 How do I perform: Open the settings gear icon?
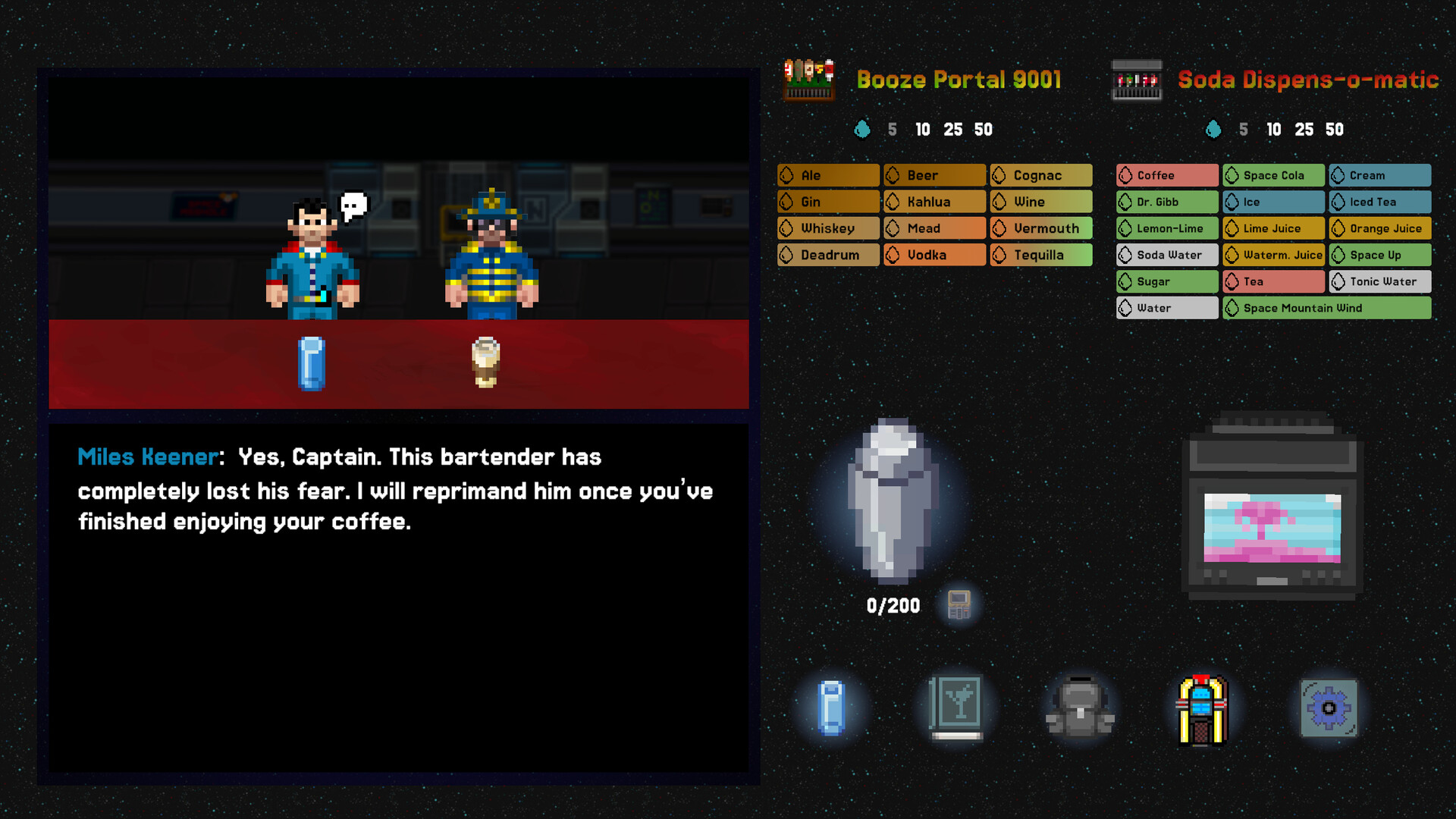(1328, 708)
